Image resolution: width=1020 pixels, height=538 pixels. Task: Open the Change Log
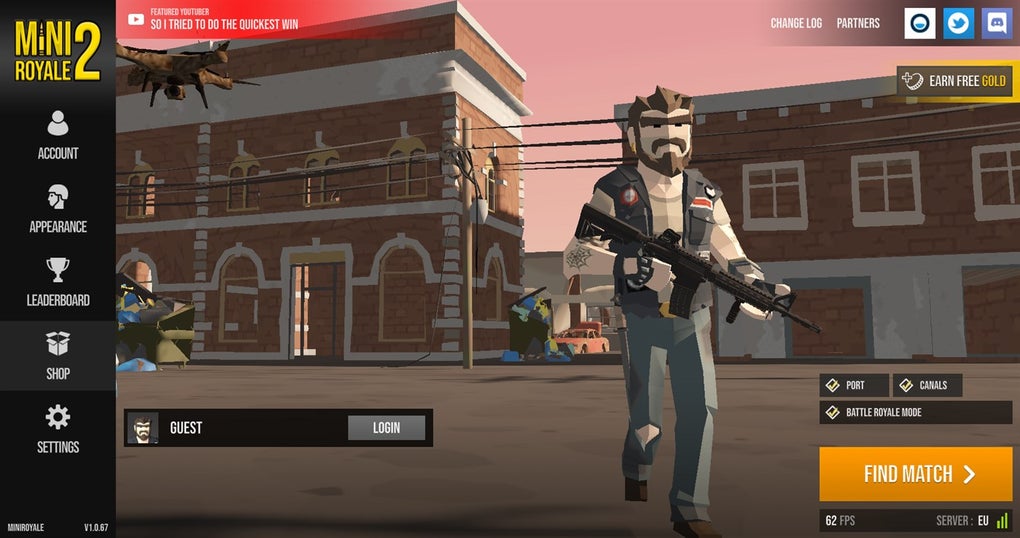[796, 23]
